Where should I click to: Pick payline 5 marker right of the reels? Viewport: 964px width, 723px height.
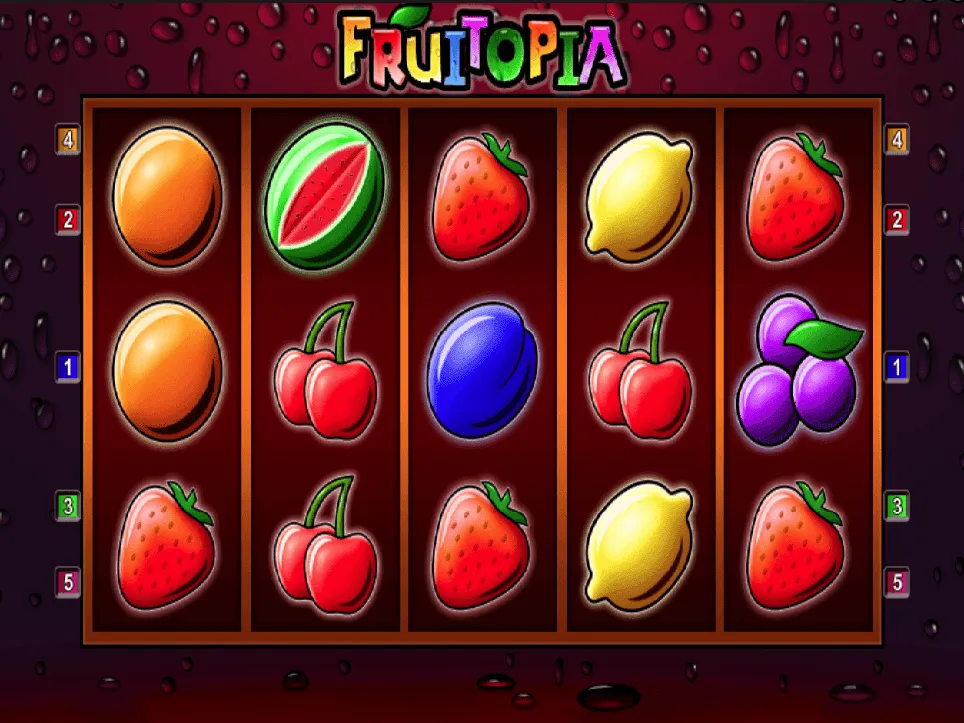897,581
